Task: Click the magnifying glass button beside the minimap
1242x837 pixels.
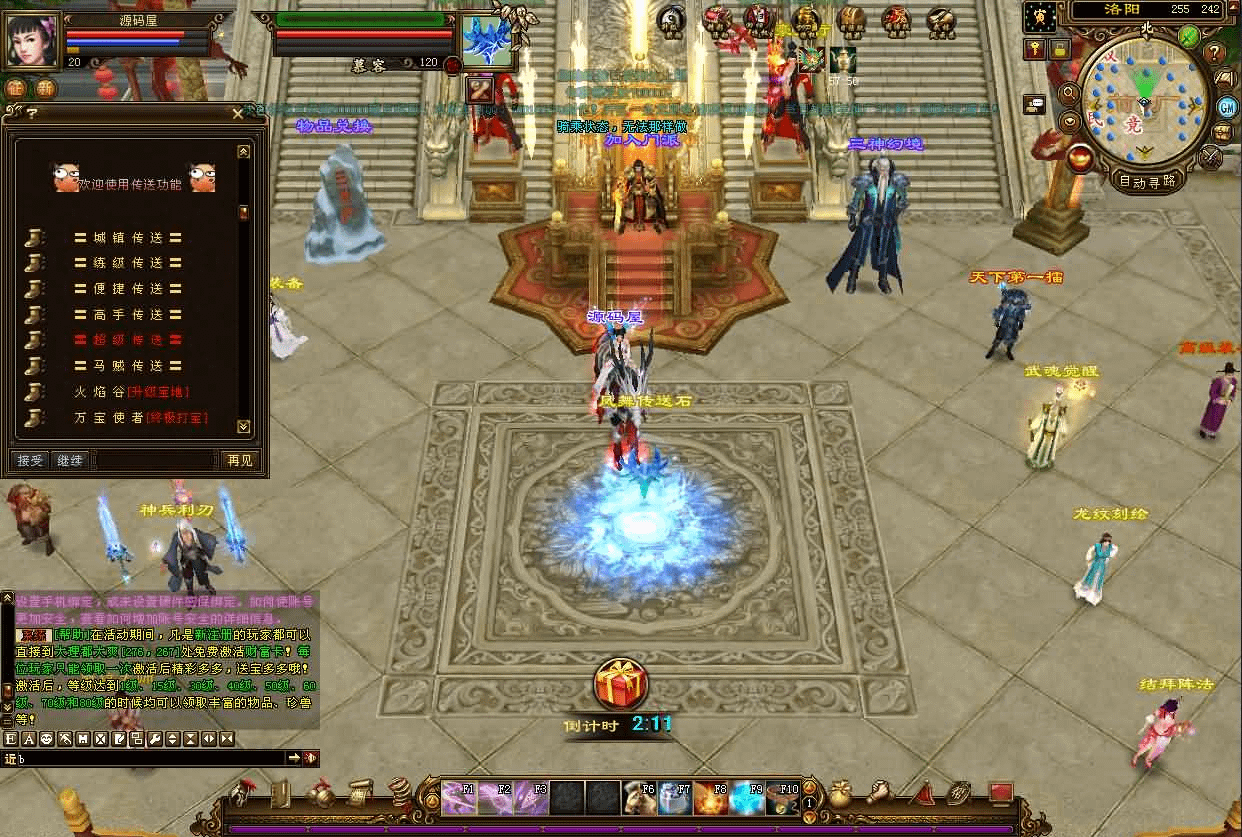Action: point(1069,93)
